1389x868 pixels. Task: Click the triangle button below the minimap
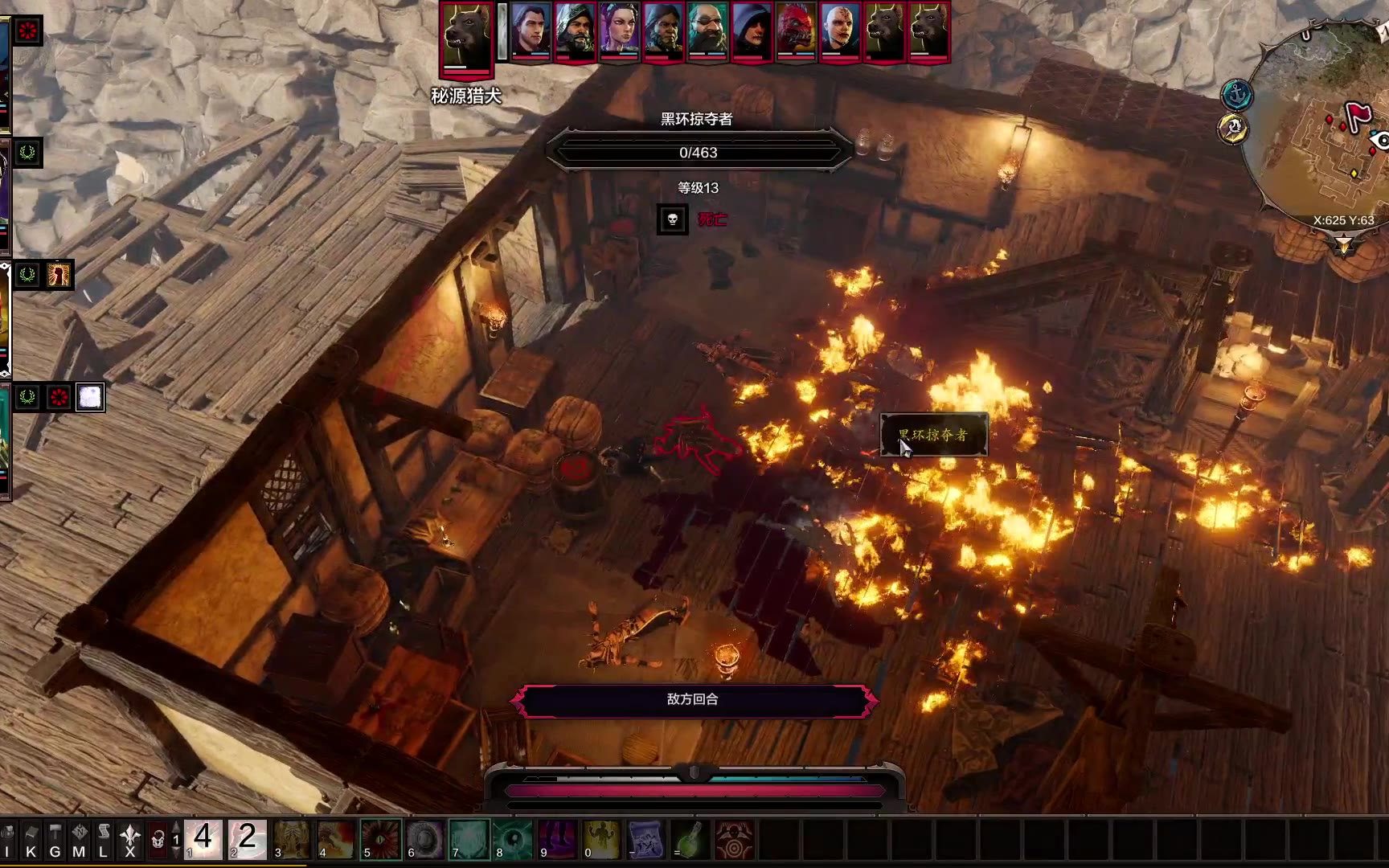point(1344,245)
